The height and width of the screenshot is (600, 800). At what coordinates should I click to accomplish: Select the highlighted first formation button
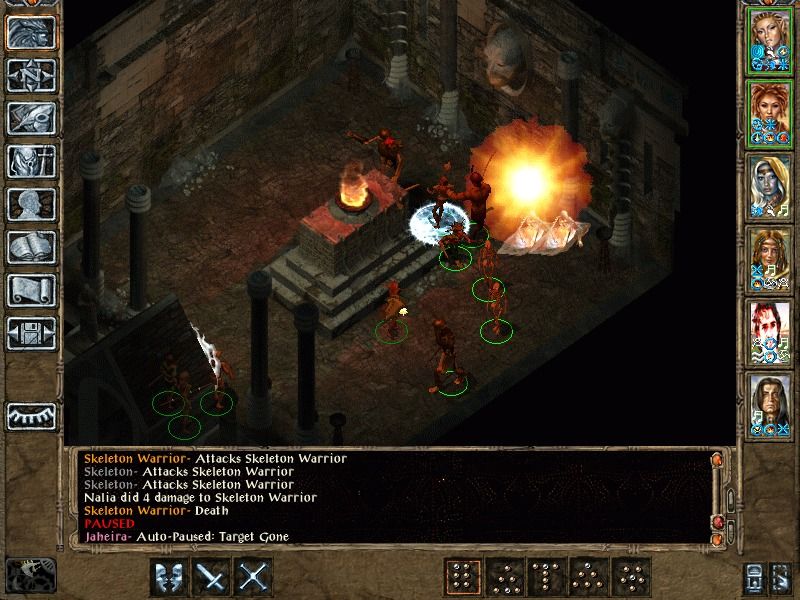coord(461,577)
